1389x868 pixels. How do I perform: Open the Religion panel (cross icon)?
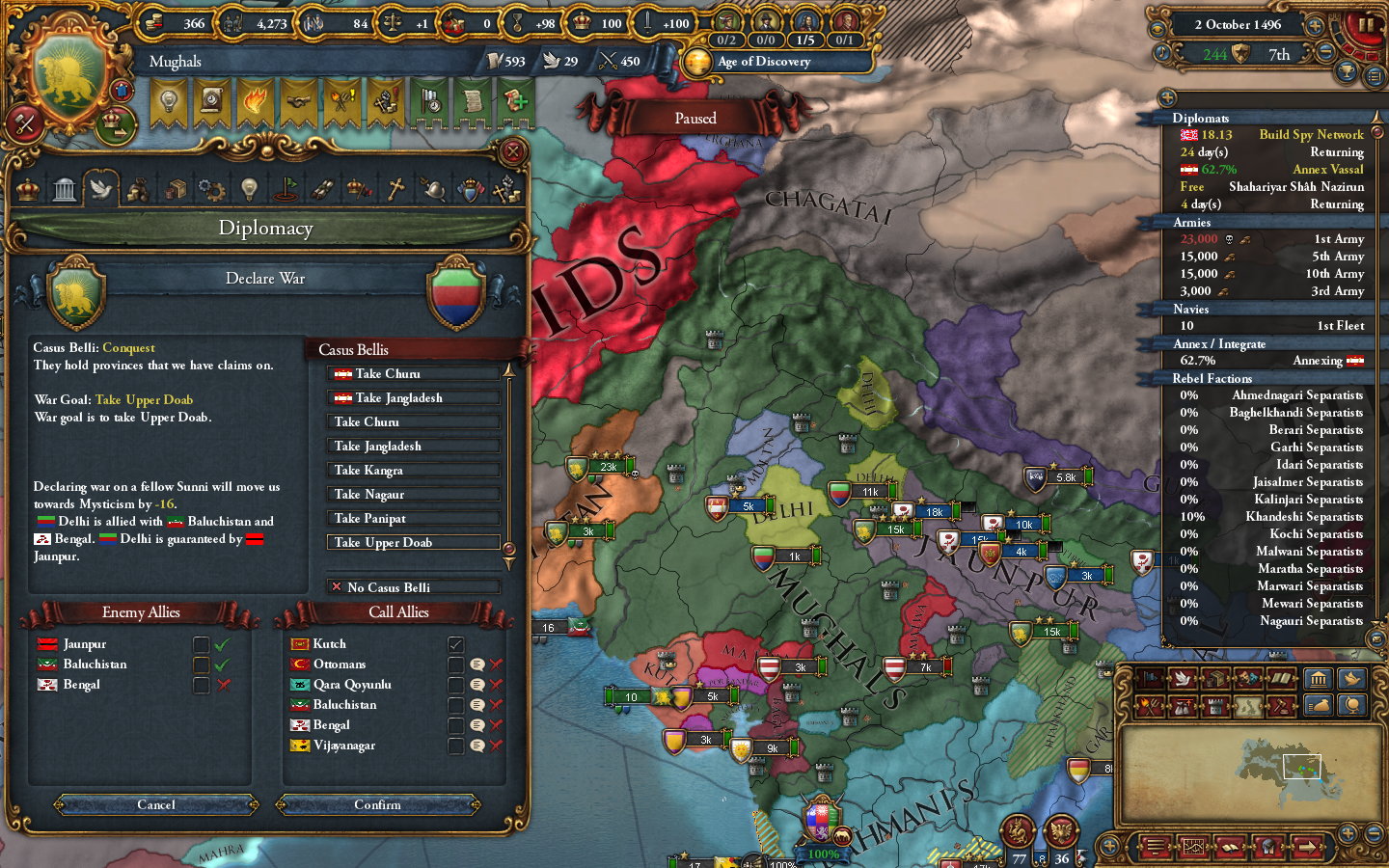(395, 188)
